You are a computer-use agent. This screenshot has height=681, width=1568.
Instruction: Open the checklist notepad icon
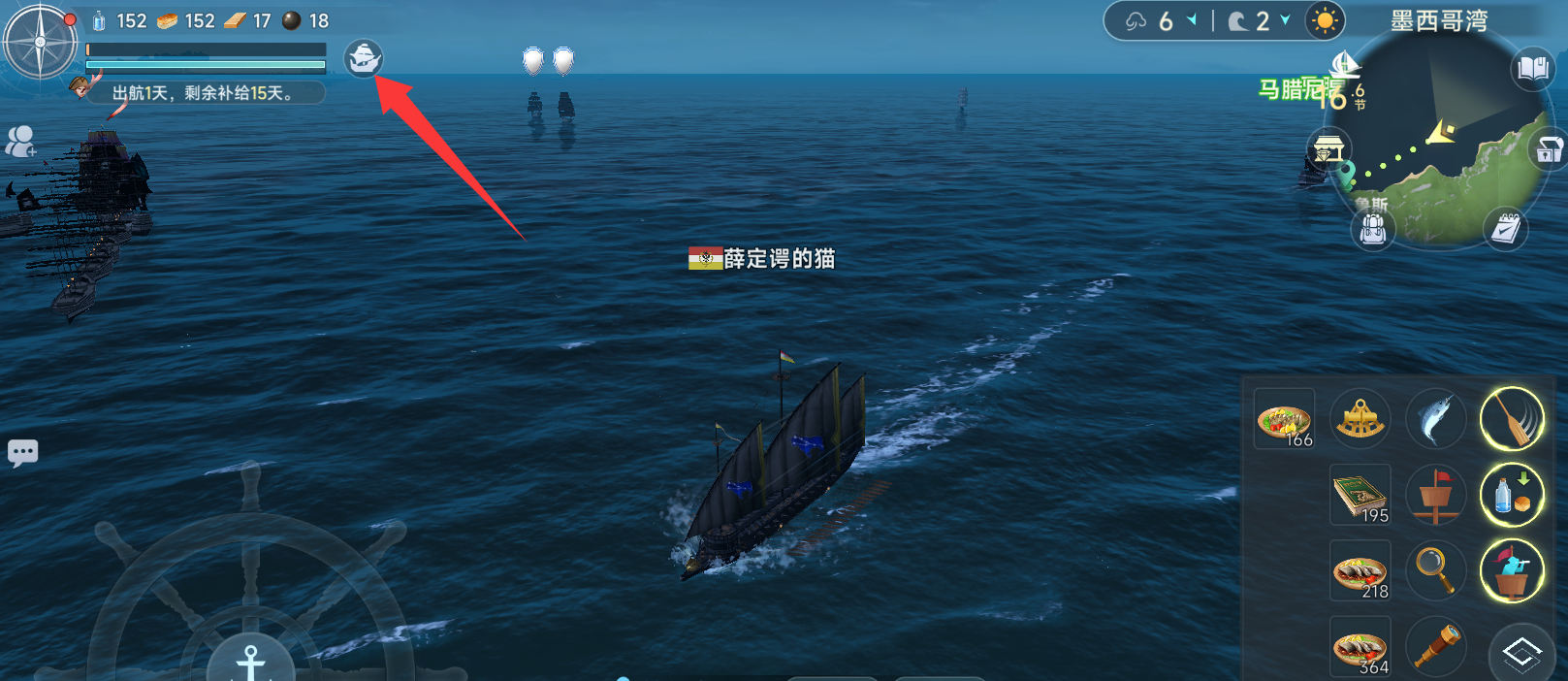[x=1506, y=228]
